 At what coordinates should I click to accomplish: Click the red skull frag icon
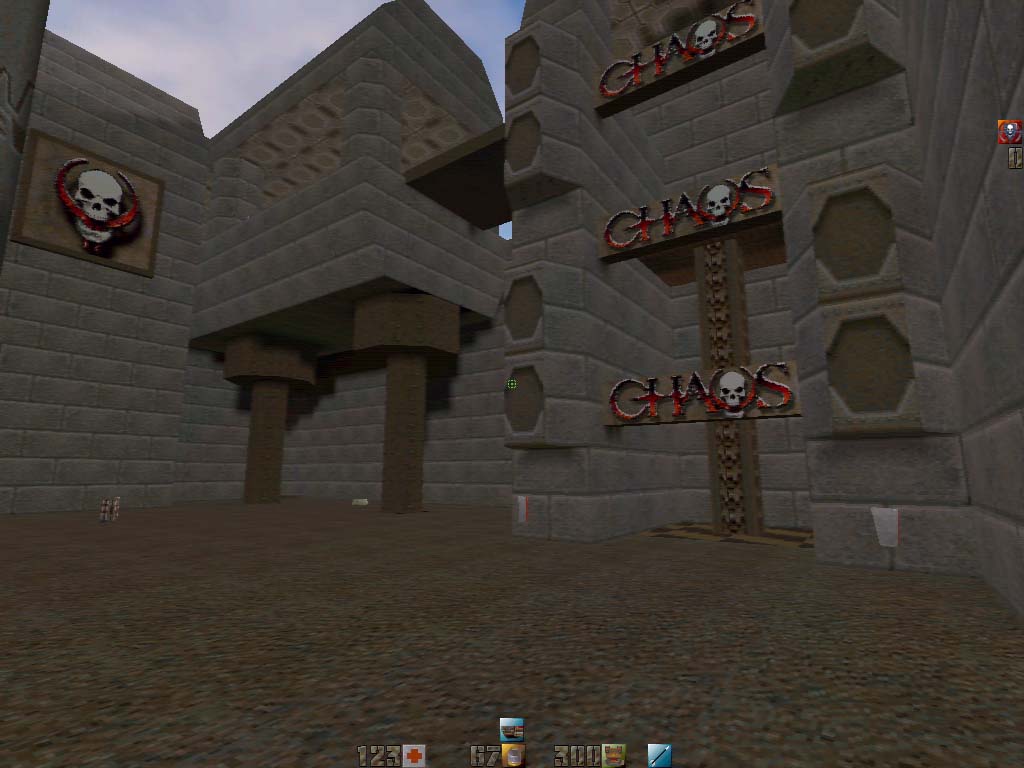click(x=1010, y=132)
